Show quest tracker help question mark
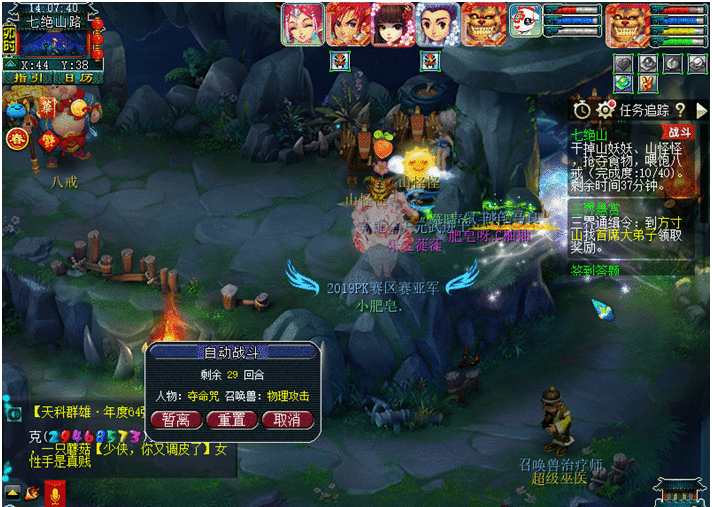 point(679,109)
